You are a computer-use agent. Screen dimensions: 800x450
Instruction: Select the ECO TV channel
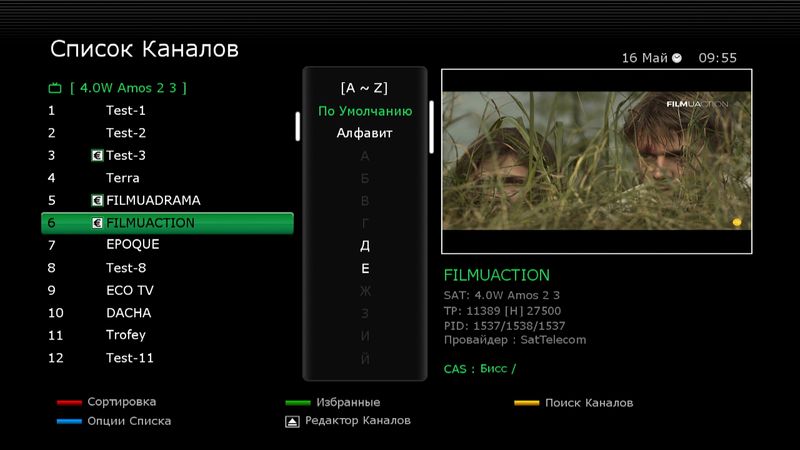tap(130, 290)
